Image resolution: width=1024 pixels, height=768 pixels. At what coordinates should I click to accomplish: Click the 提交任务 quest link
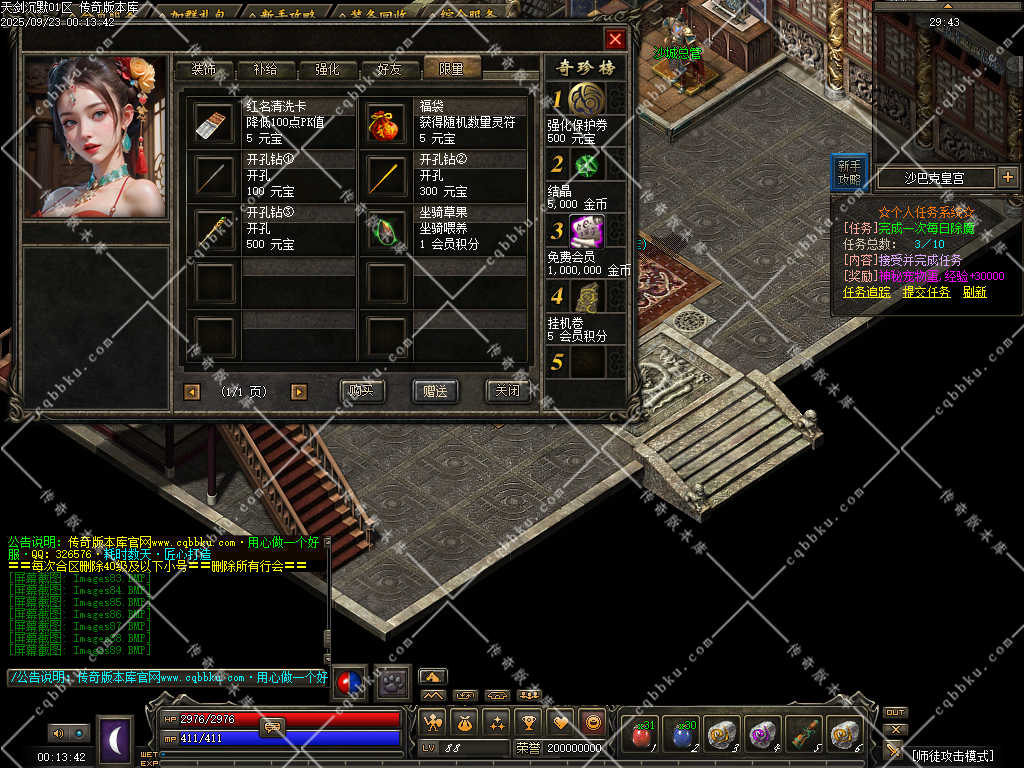point(926,292)
